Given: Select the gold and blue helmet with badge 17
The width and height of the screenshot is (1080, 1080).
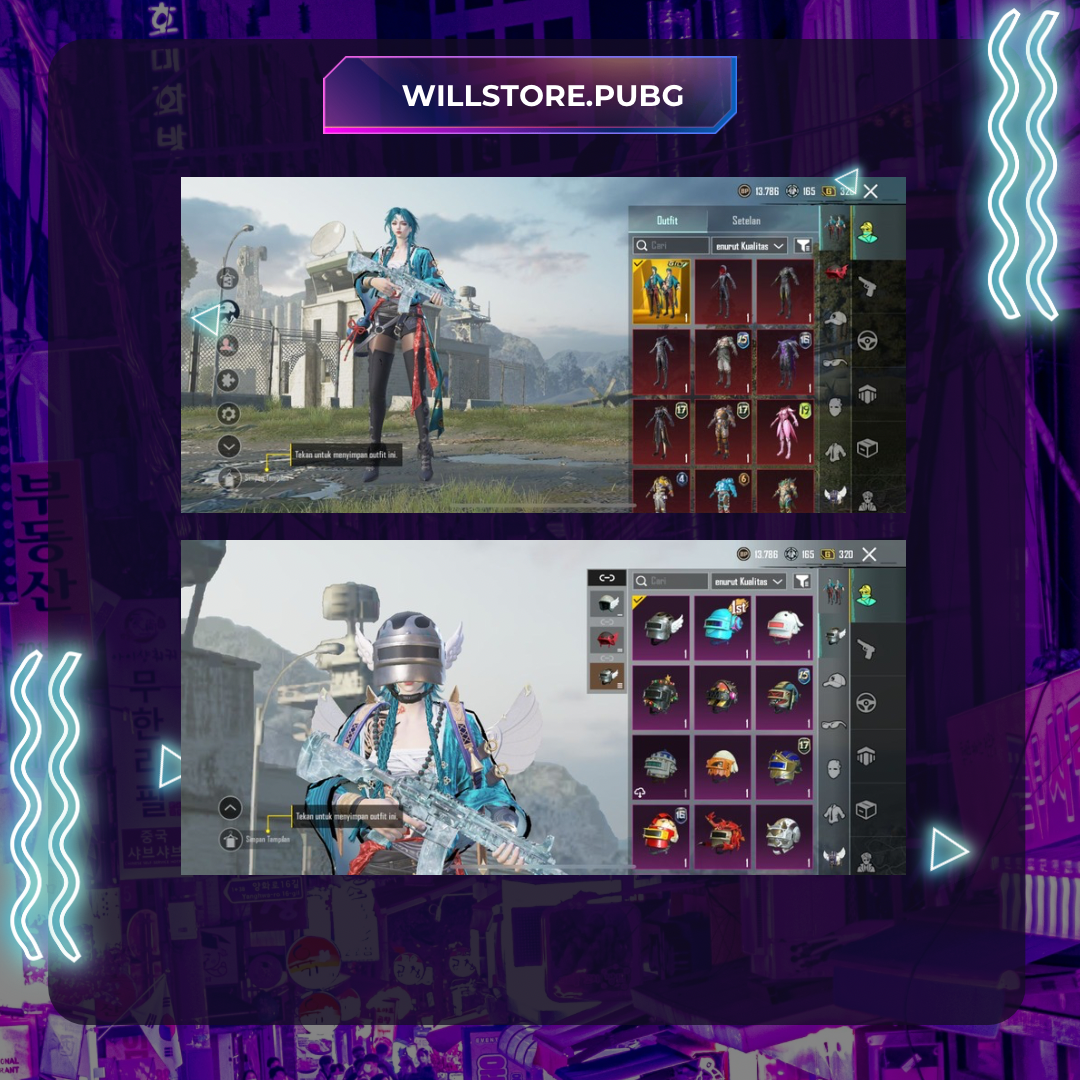Looking at the screenshot, I should coord(785,768).
